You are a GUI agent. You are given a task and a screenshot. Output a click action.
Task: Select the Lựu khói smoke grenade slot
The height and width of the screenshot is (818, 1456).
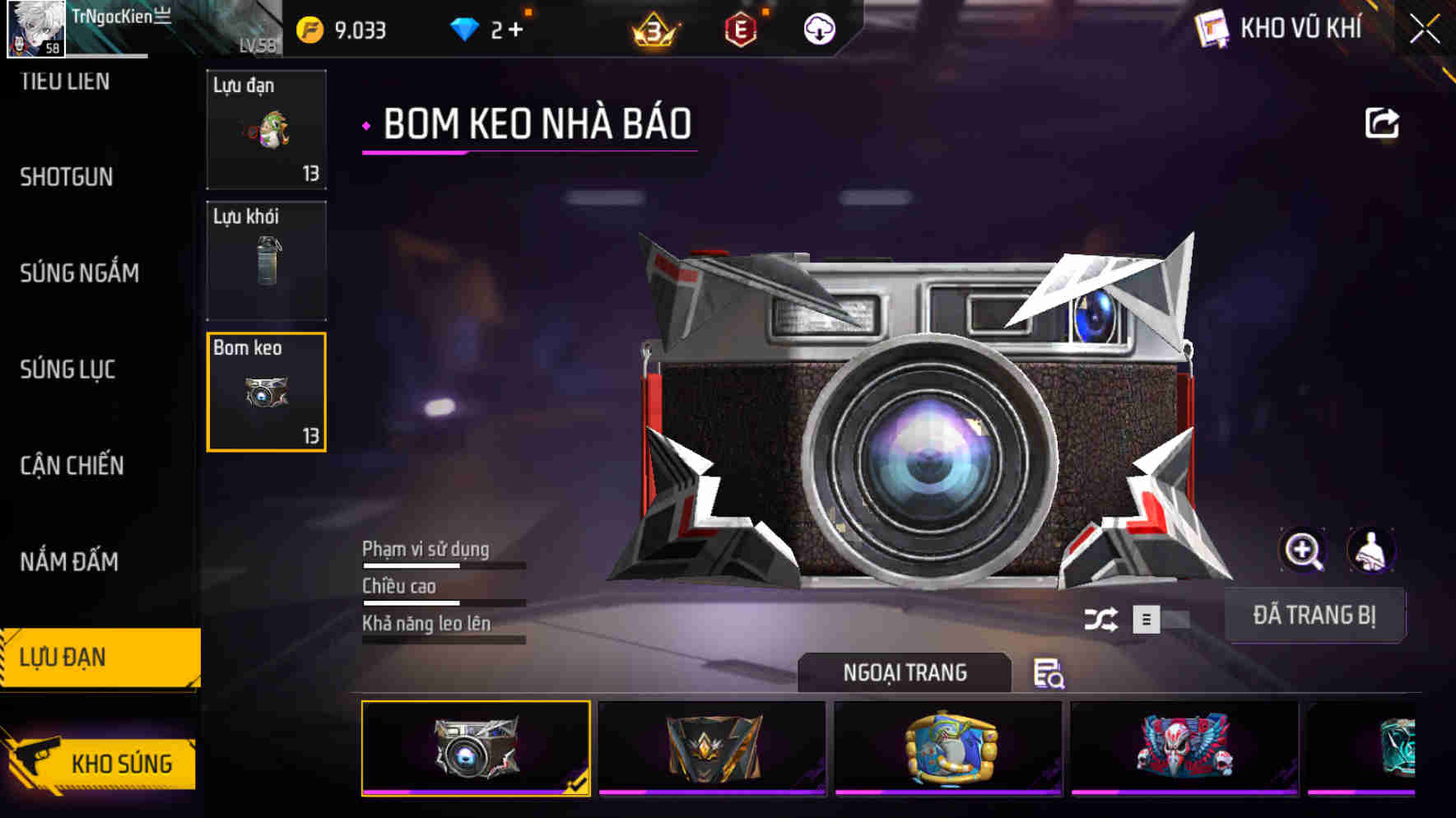[266, 260]
